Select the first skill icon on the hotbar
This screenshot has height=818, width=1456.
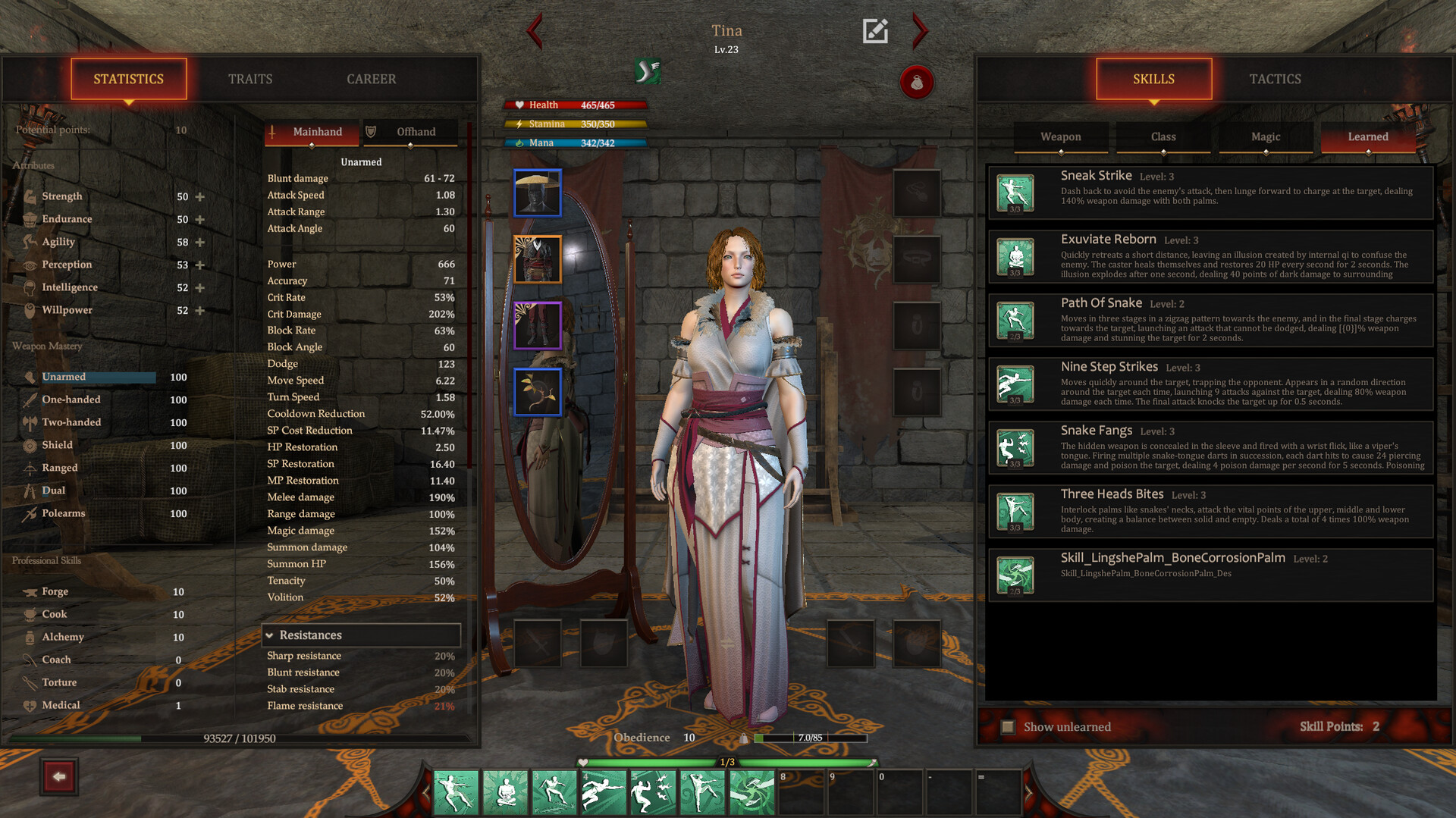tap(455, 791)
